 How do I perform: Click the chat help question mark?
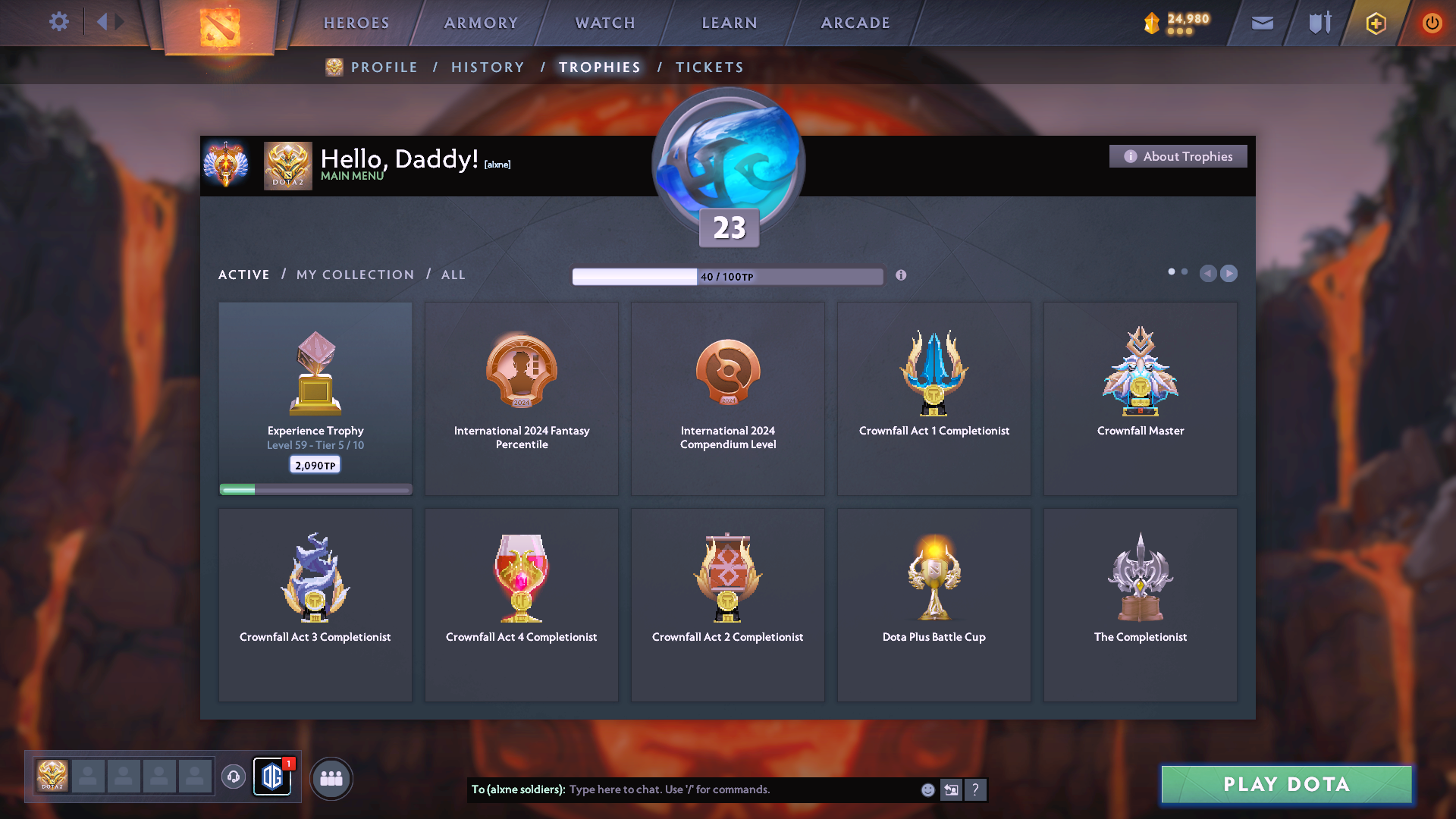click(x=976, y=789)
